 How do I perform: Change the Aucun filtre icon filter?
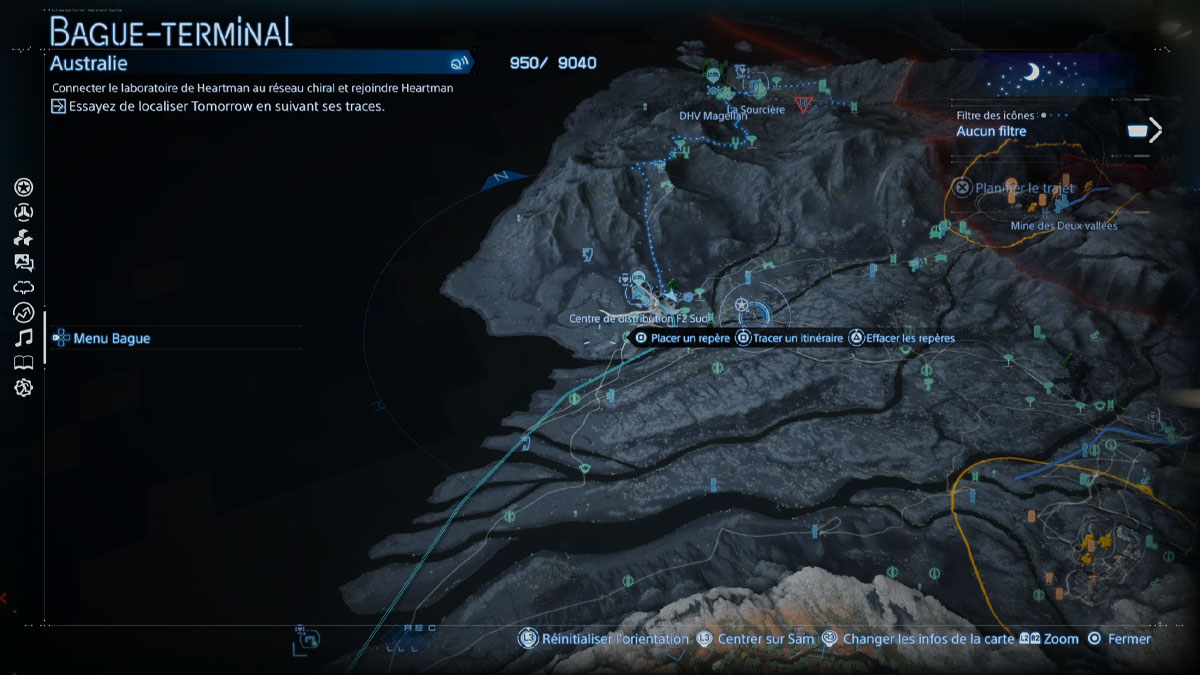tap(991, 131)
